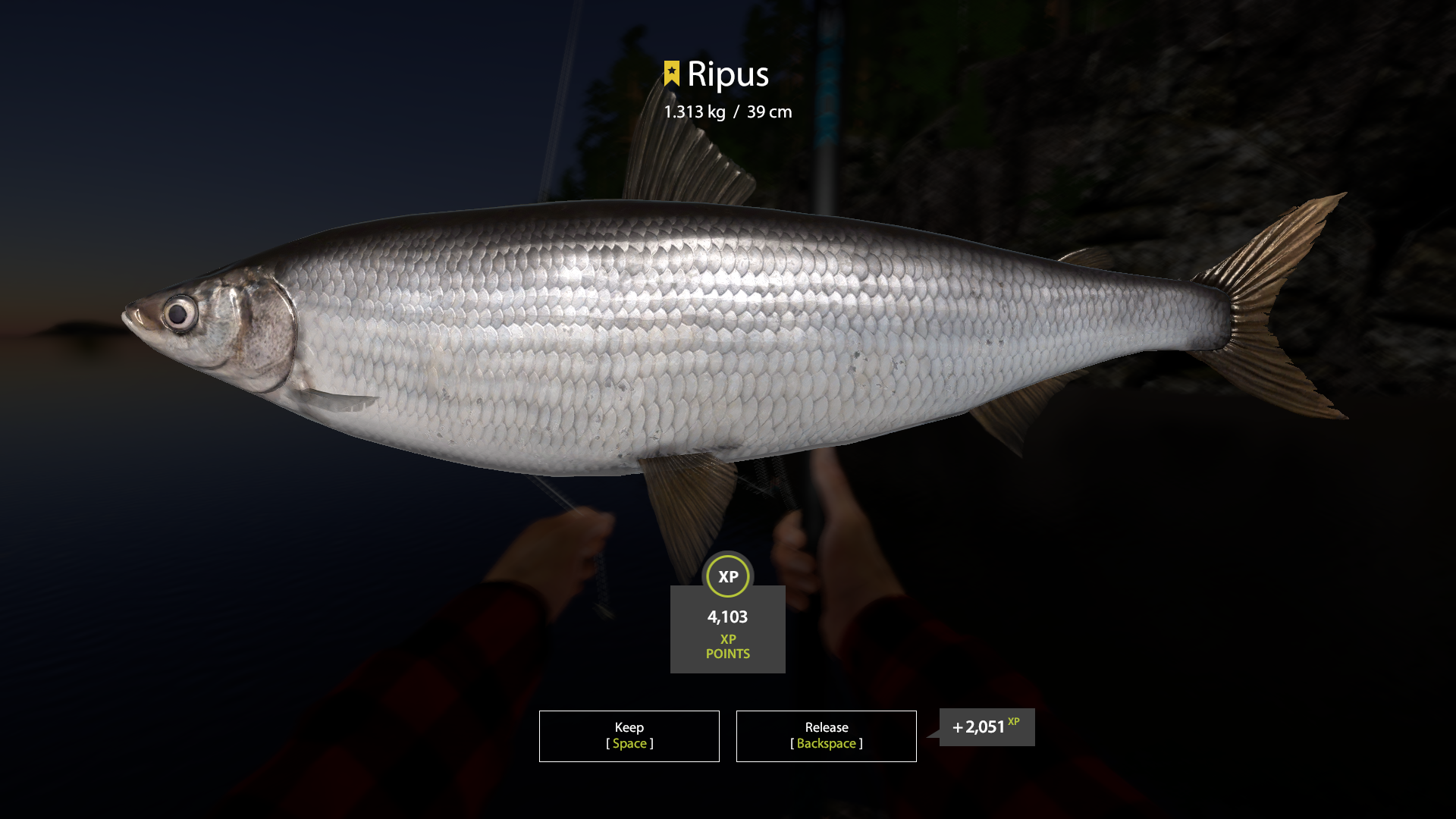The height and width of the screenshot is (819, 1456).
Task: Keep the caught Ripus
Action: [x=629, y=736]
